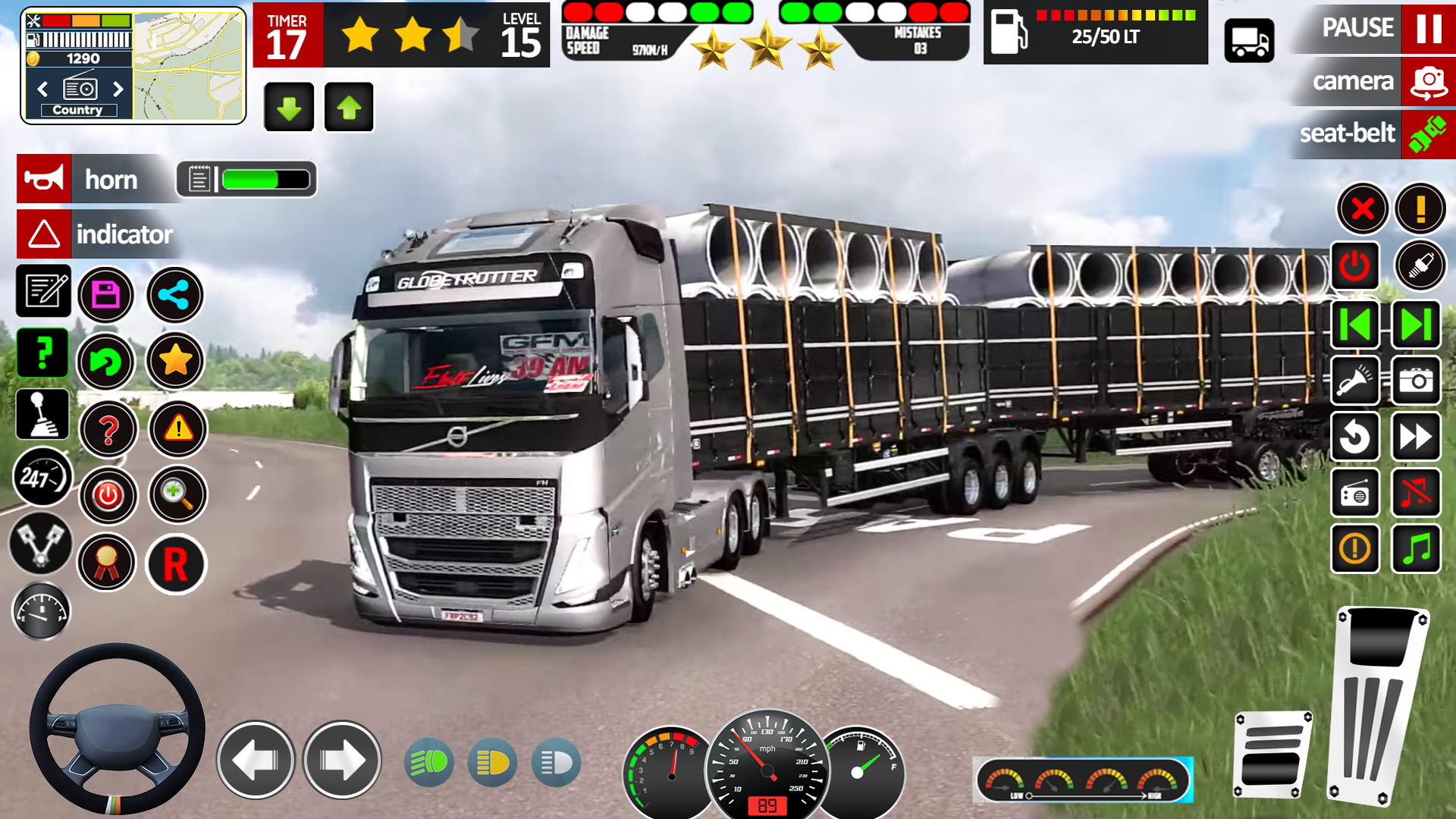Click the red X close button

tap(1362, 209)
